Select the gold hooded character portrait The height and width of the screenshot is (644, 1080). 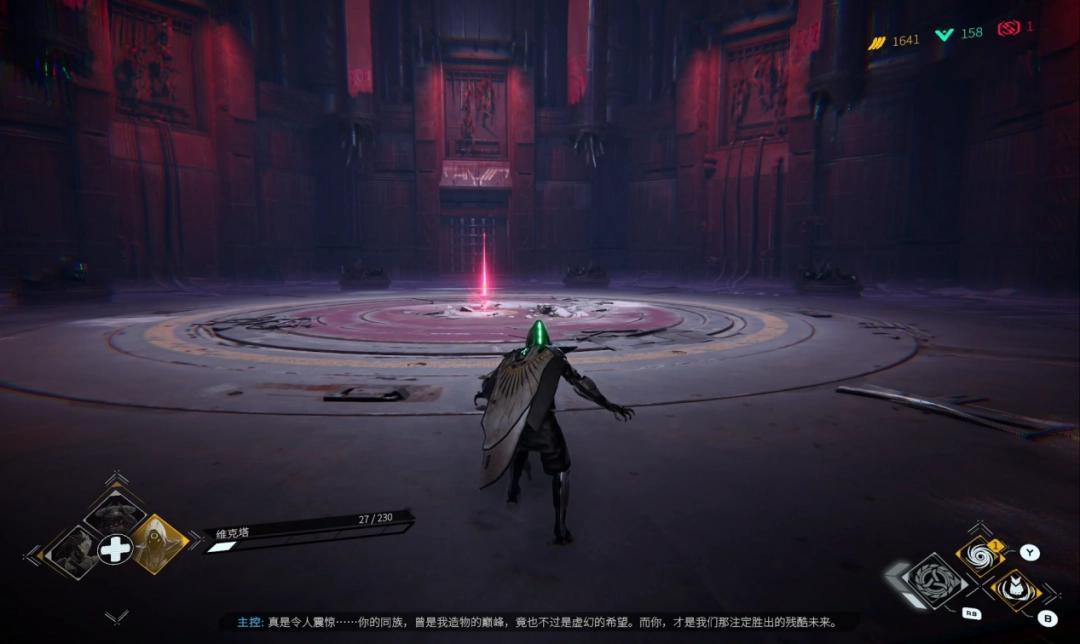(159, 543)
